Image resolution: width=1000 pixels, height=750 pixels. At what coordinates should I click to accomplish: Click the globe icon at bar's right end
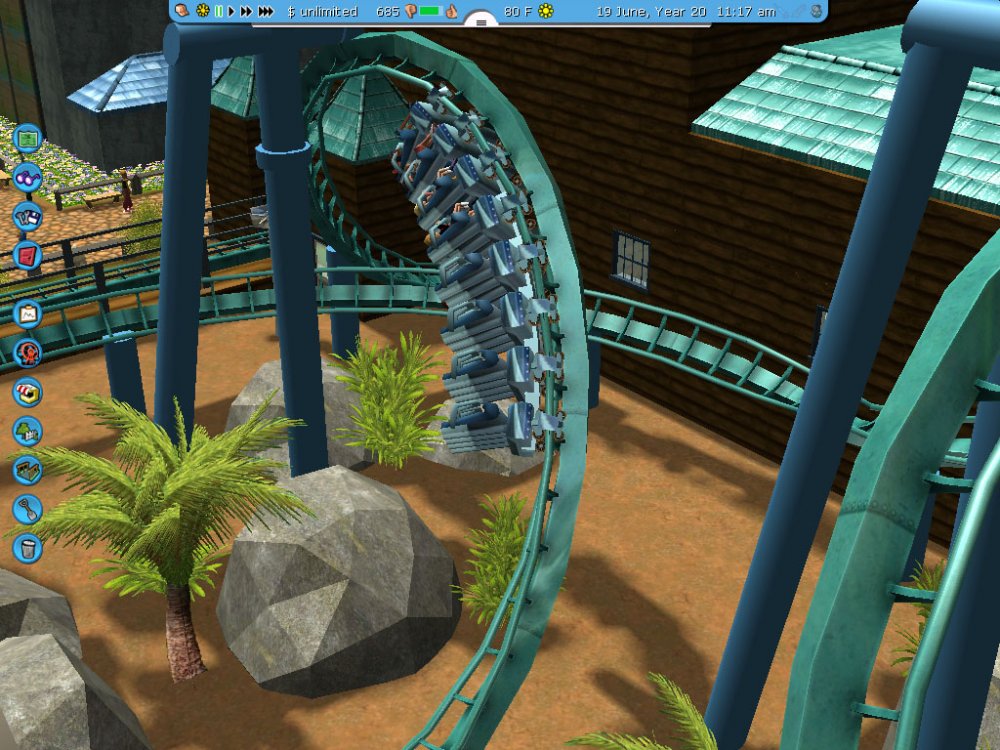click(x=816, y=11)
